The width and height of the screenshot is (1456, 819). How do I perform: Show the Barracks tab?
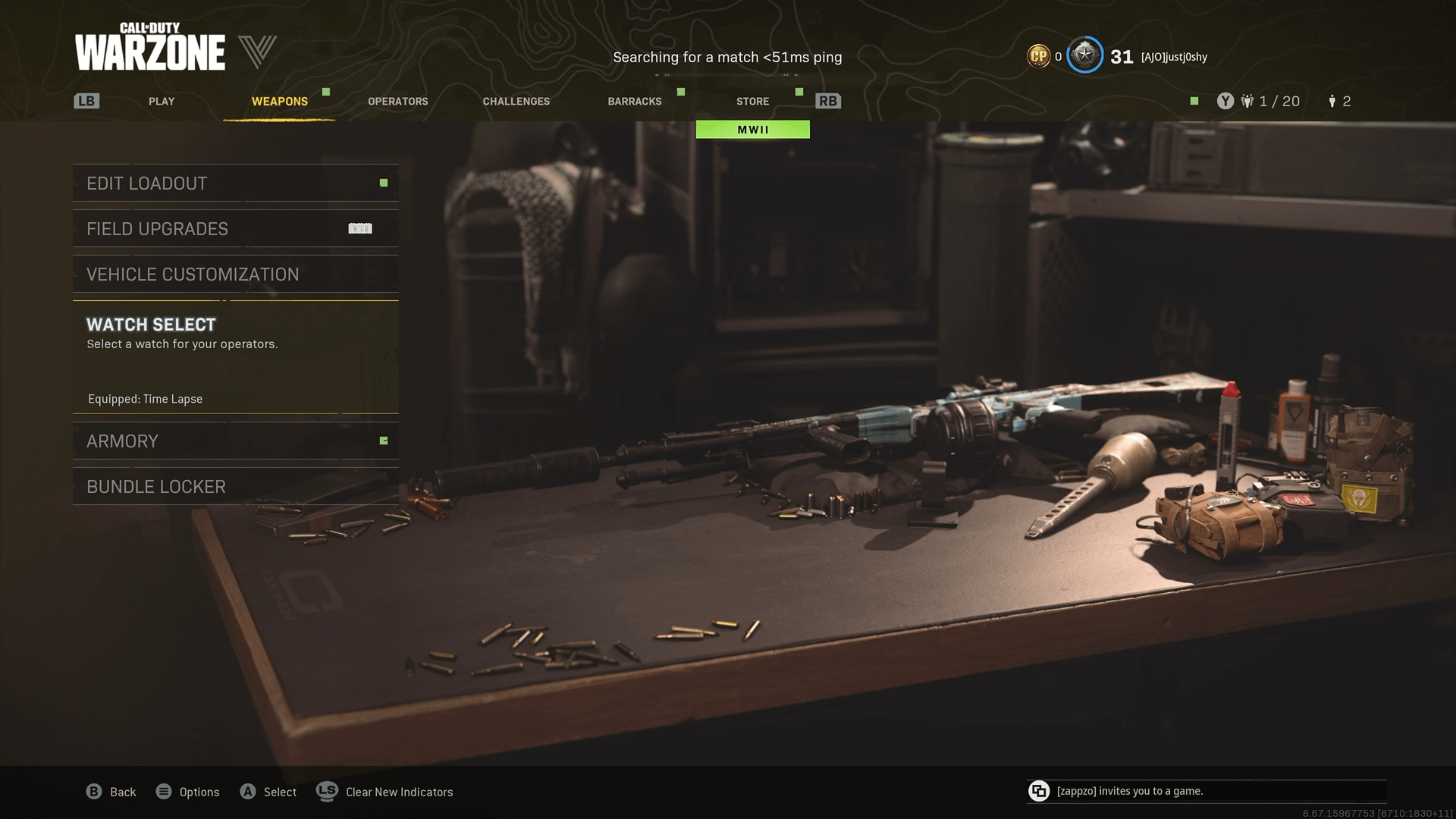point(635,102)
